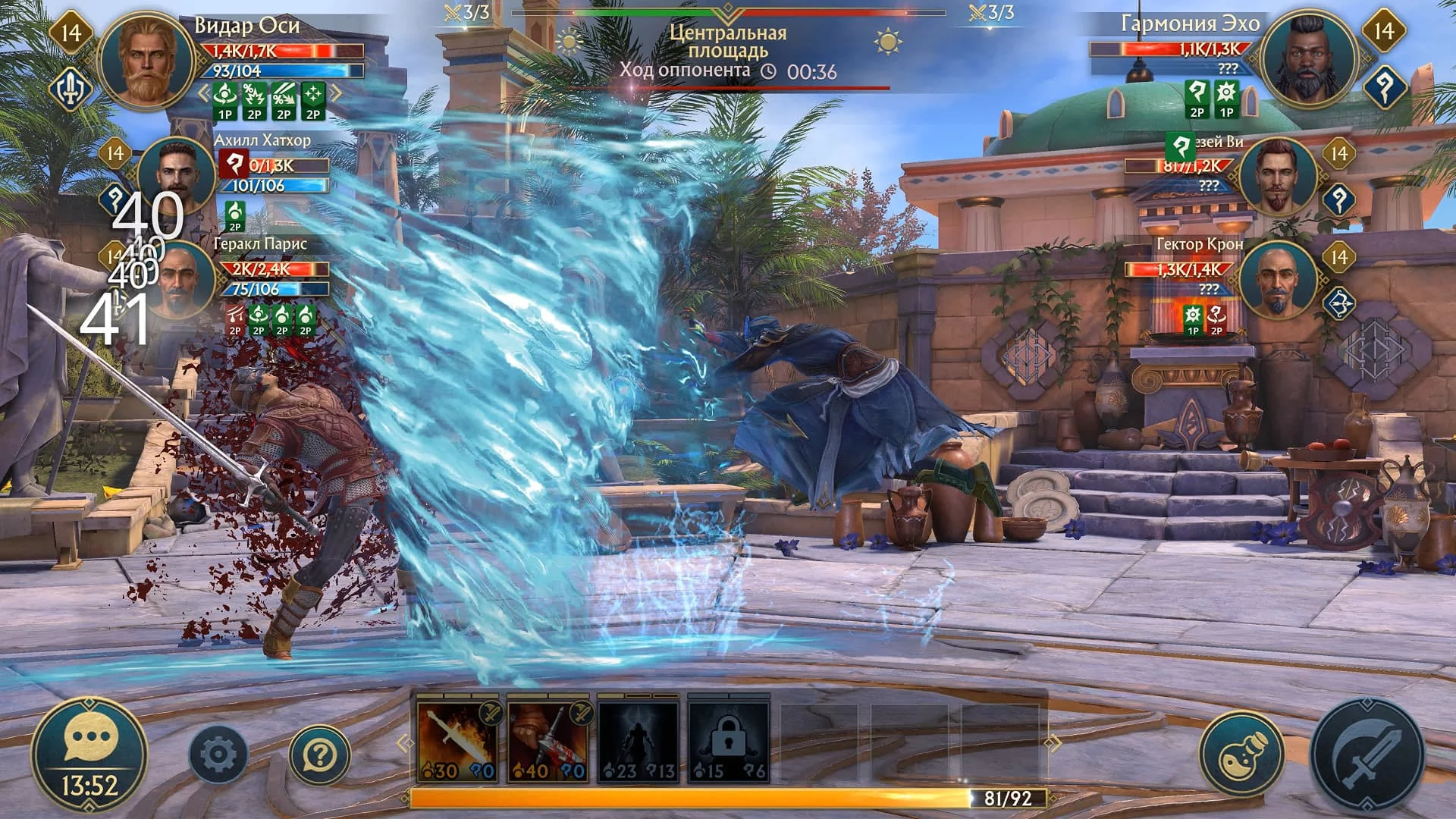Click the skill bar's right scroll arrow
1456x819 pixels.
coord(1053,742)
